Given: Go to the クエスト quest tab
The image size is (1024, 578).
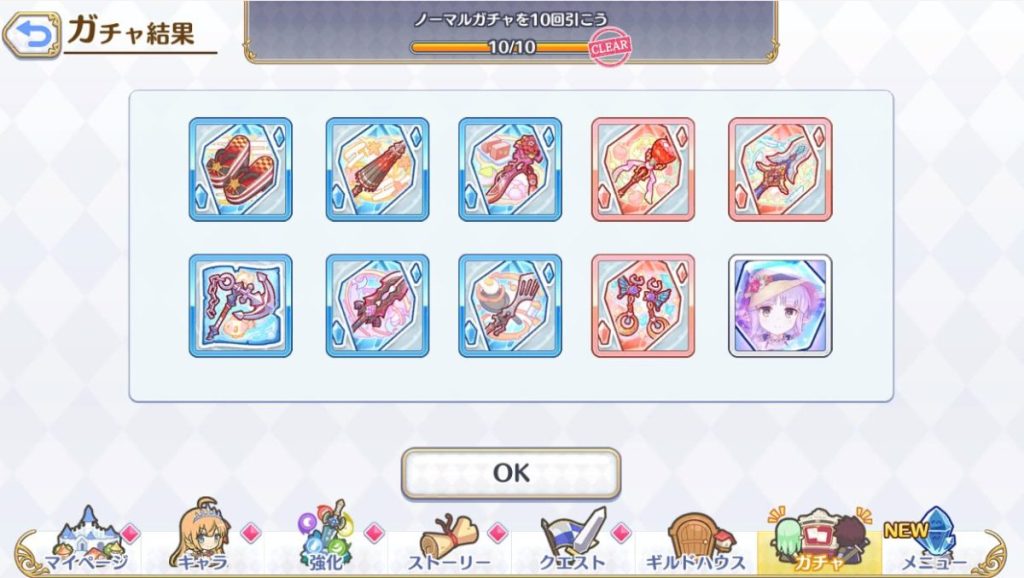Looking at the screenshot, I should click(x=573, y=544).
